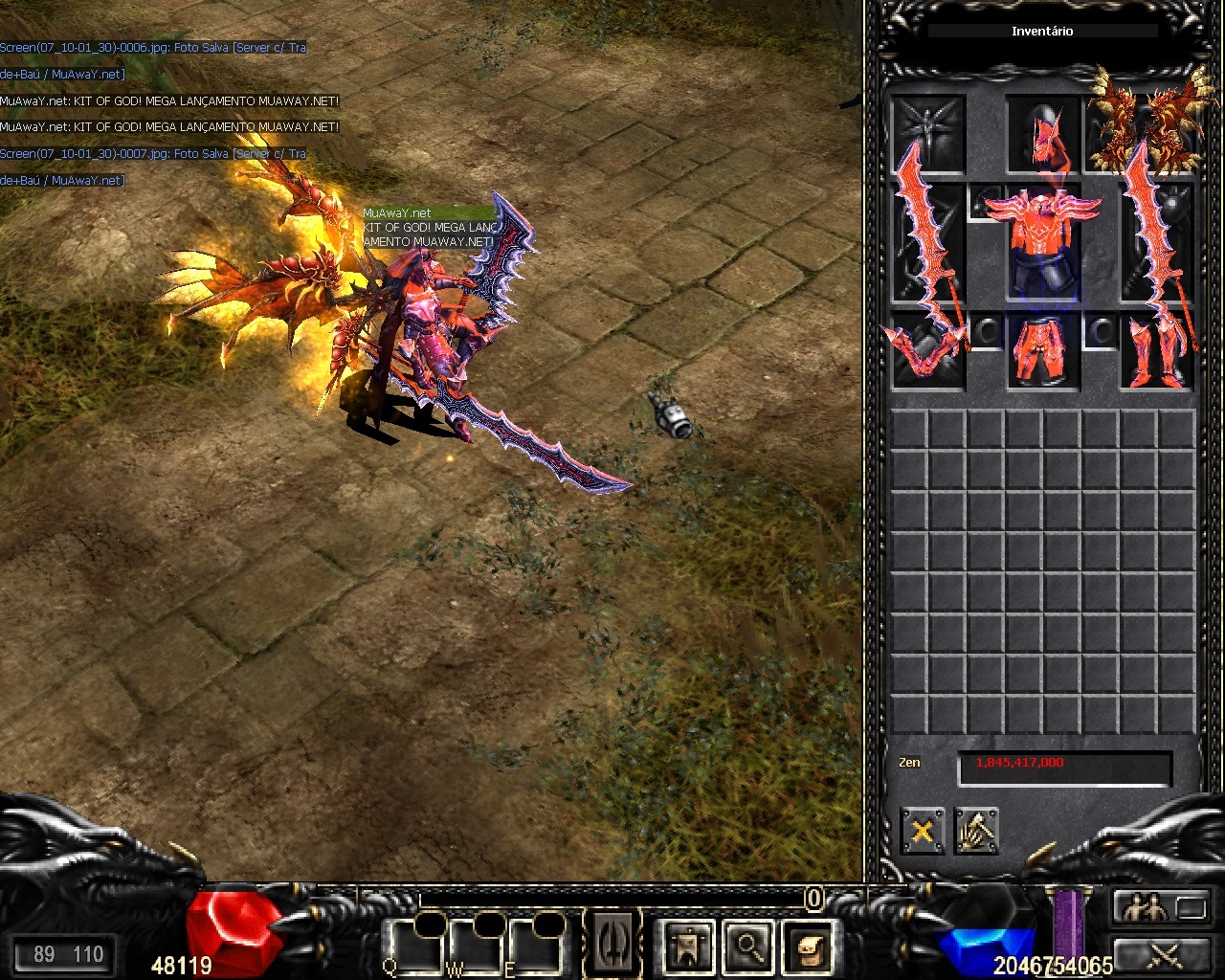Screen dimensions: 1225x980
Task: Select the equipped red boots
Action: (x=1156, y=352)
